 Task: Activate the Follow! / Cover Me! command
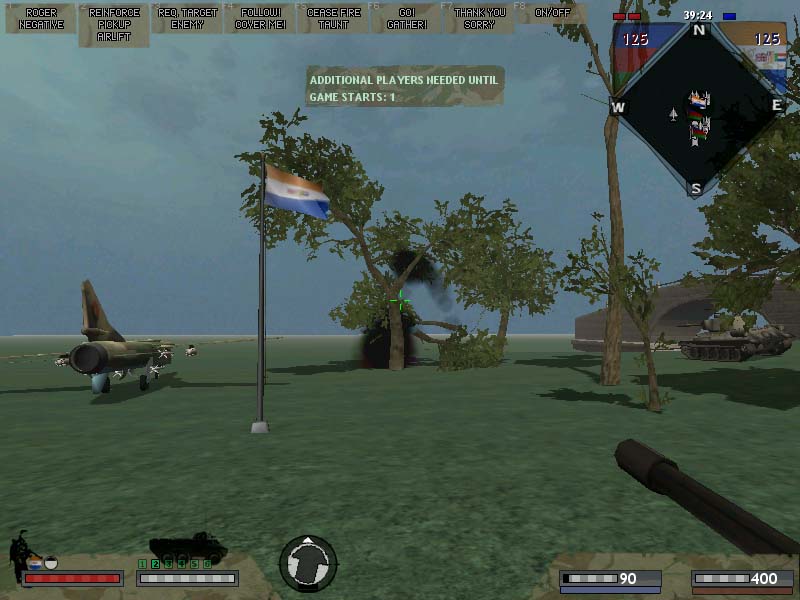click(260, 18)
